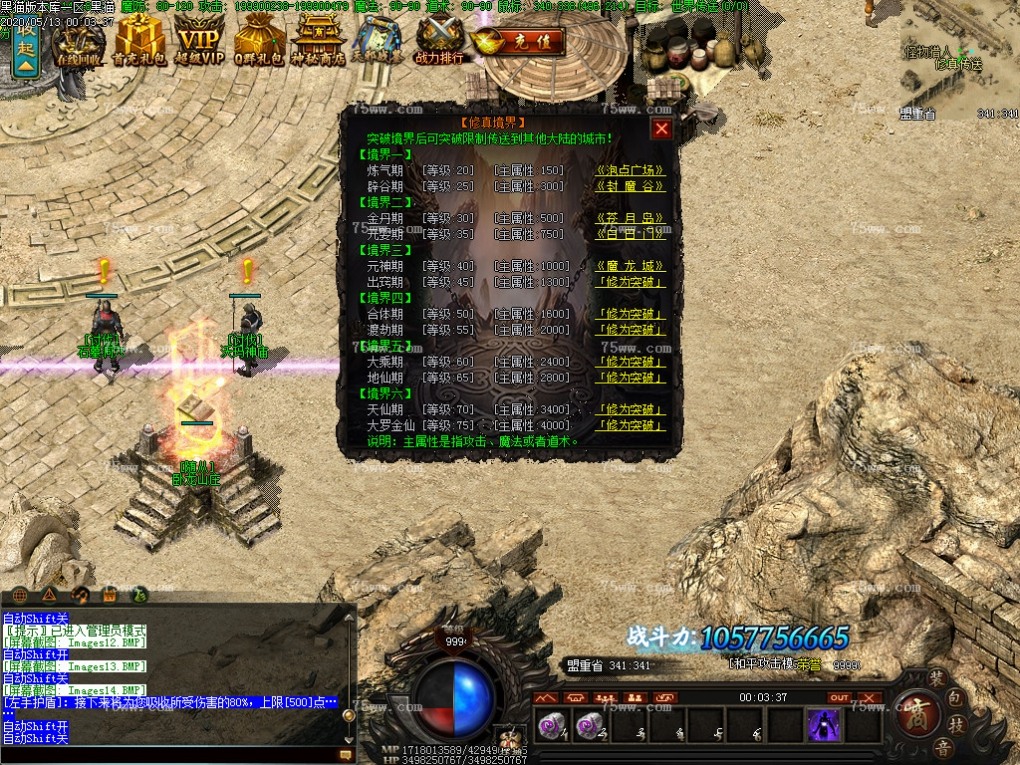
Task: View the 战力排行 power ranking
Action: point(439,43)
